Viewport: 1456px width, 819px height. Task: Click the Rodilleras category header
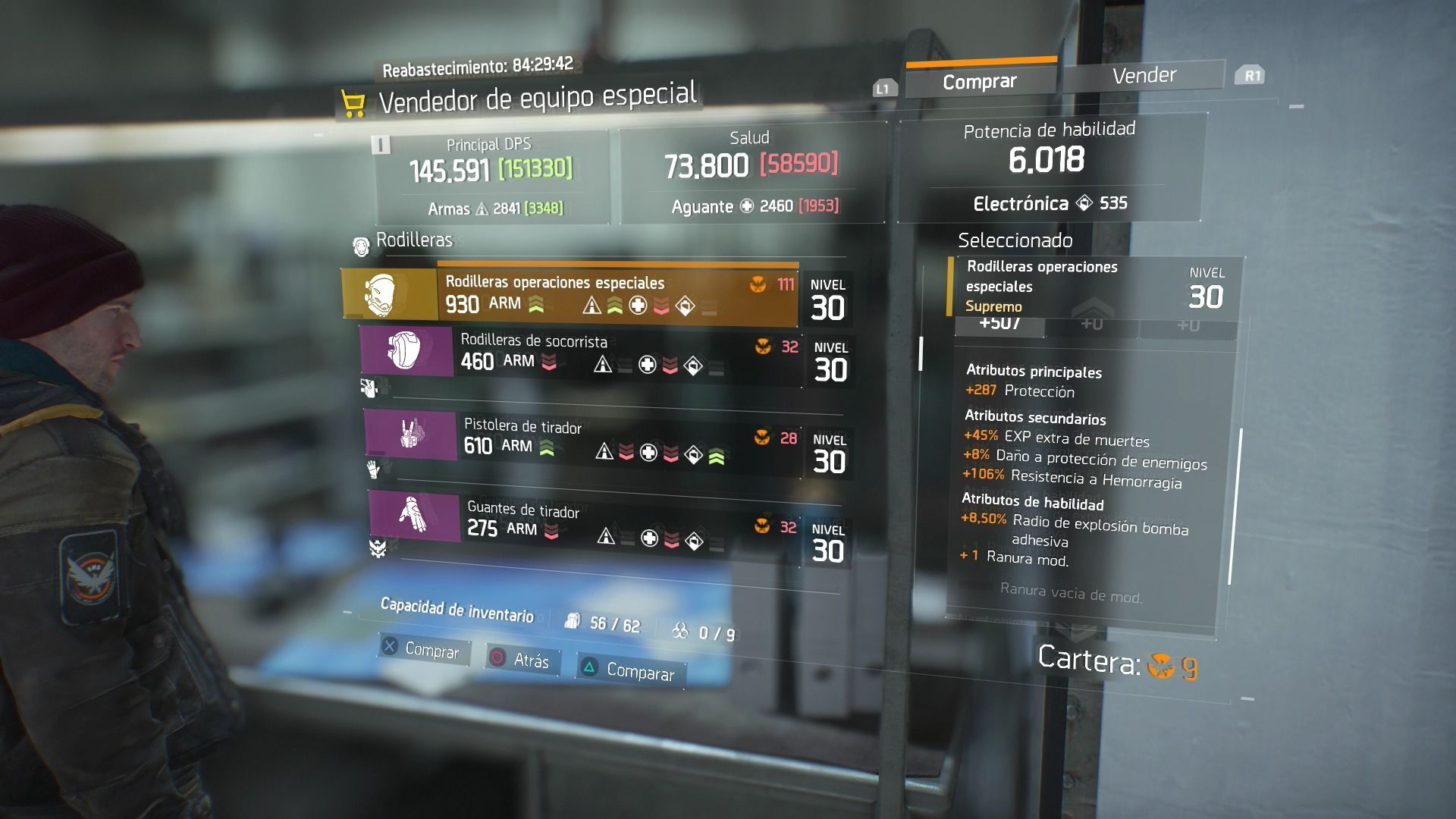(414, 240)
